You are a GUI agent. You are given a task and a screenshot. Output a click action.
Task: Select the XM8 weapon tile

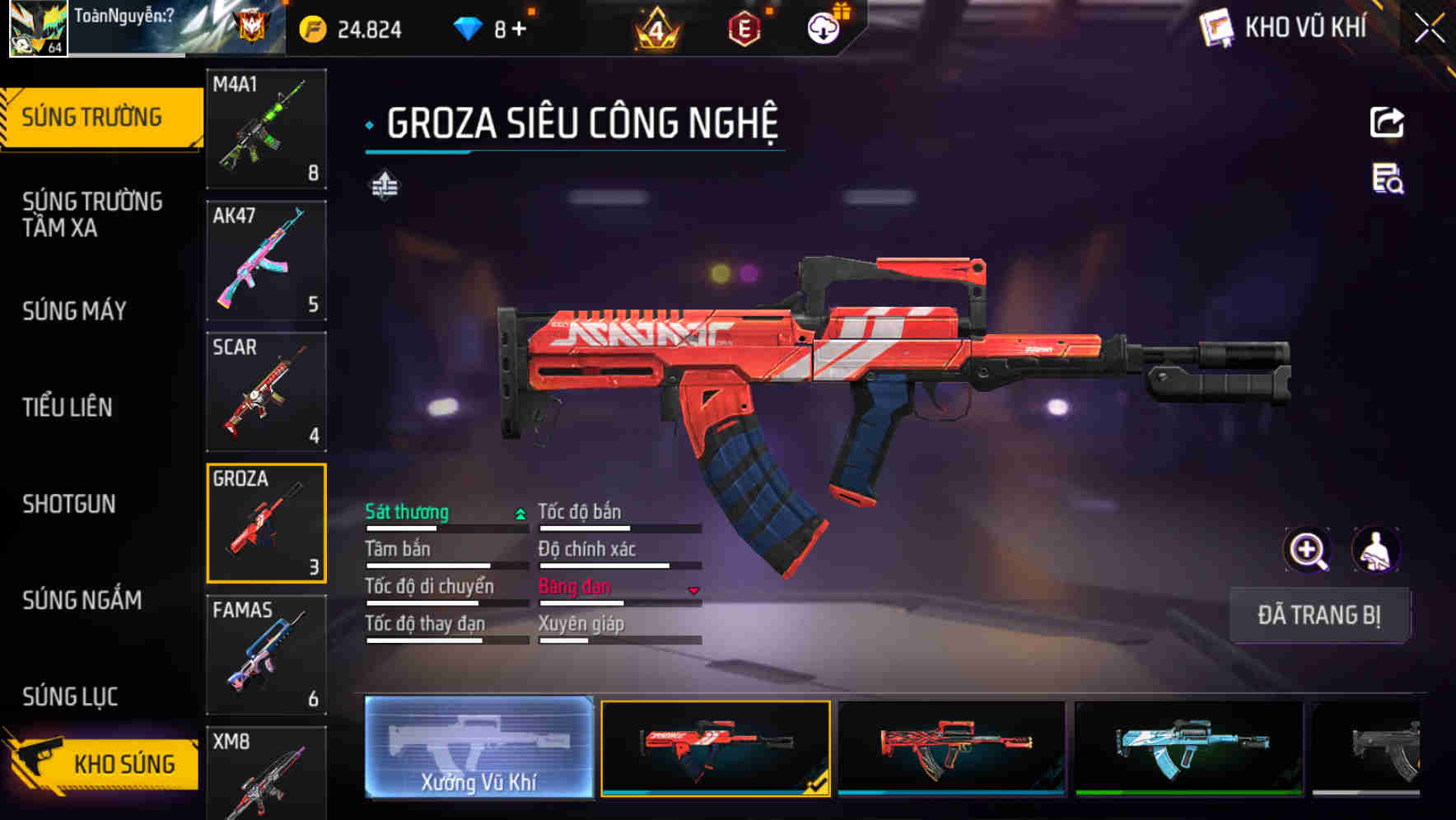266,774
